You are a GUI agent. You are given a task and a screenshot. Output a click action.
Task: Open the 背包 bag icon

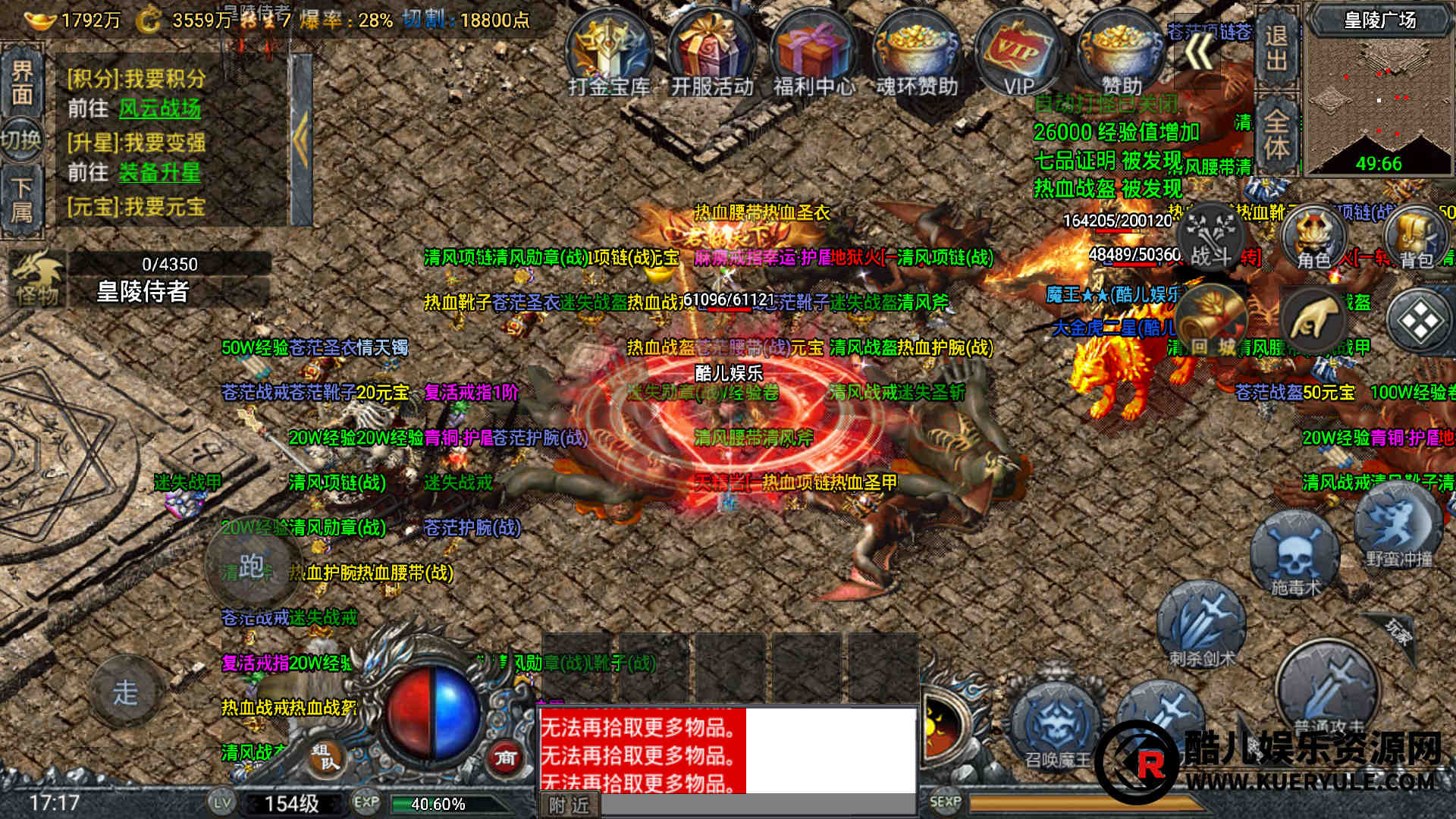[x=1416, y=239]
